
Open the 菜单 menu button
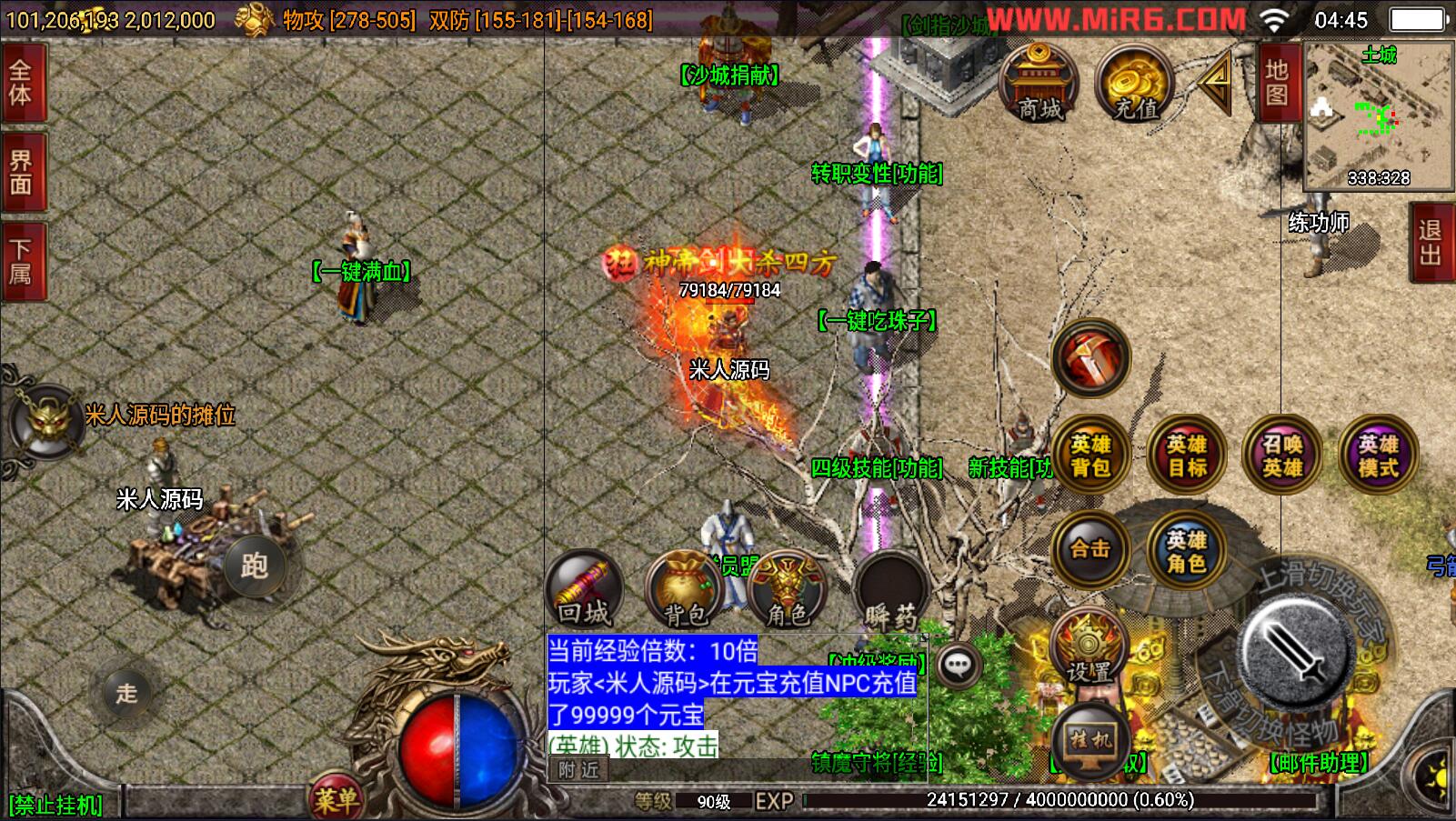(x=336, y=798)
